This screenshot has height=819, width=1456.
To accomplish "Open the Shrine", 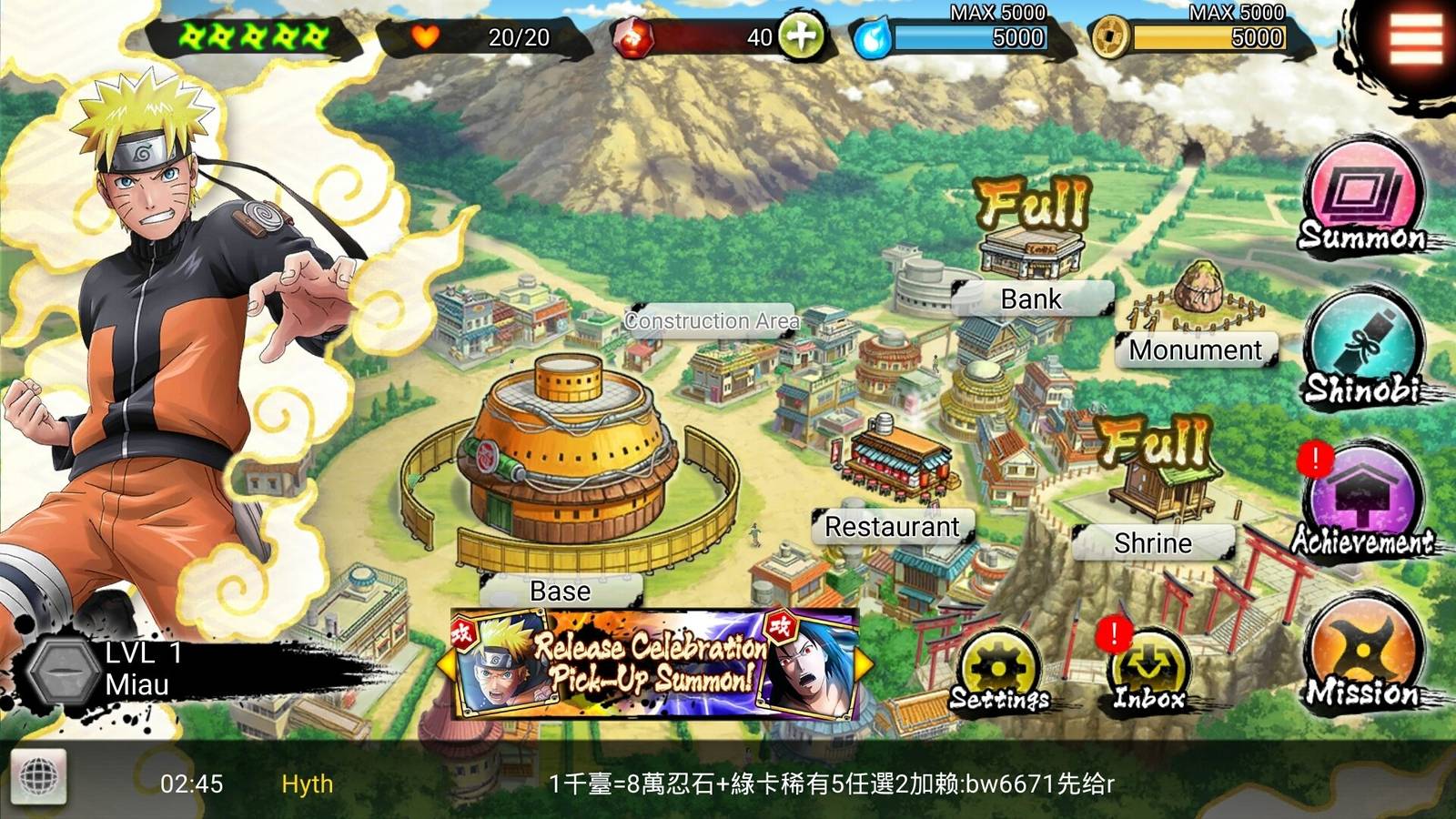I will tap(1153, 543).
